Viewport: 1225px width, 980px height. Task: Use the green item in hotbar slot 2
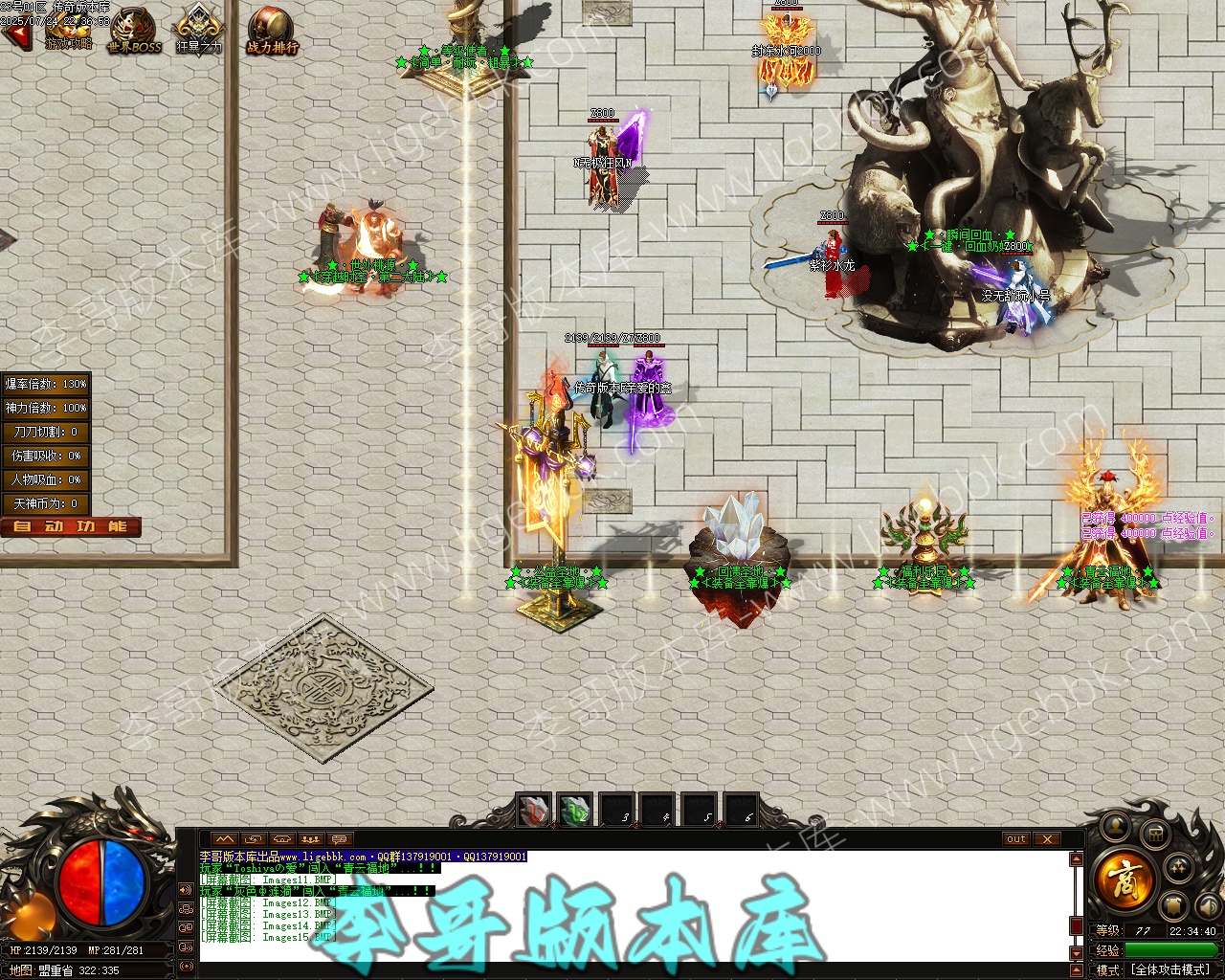coord(575,812)
